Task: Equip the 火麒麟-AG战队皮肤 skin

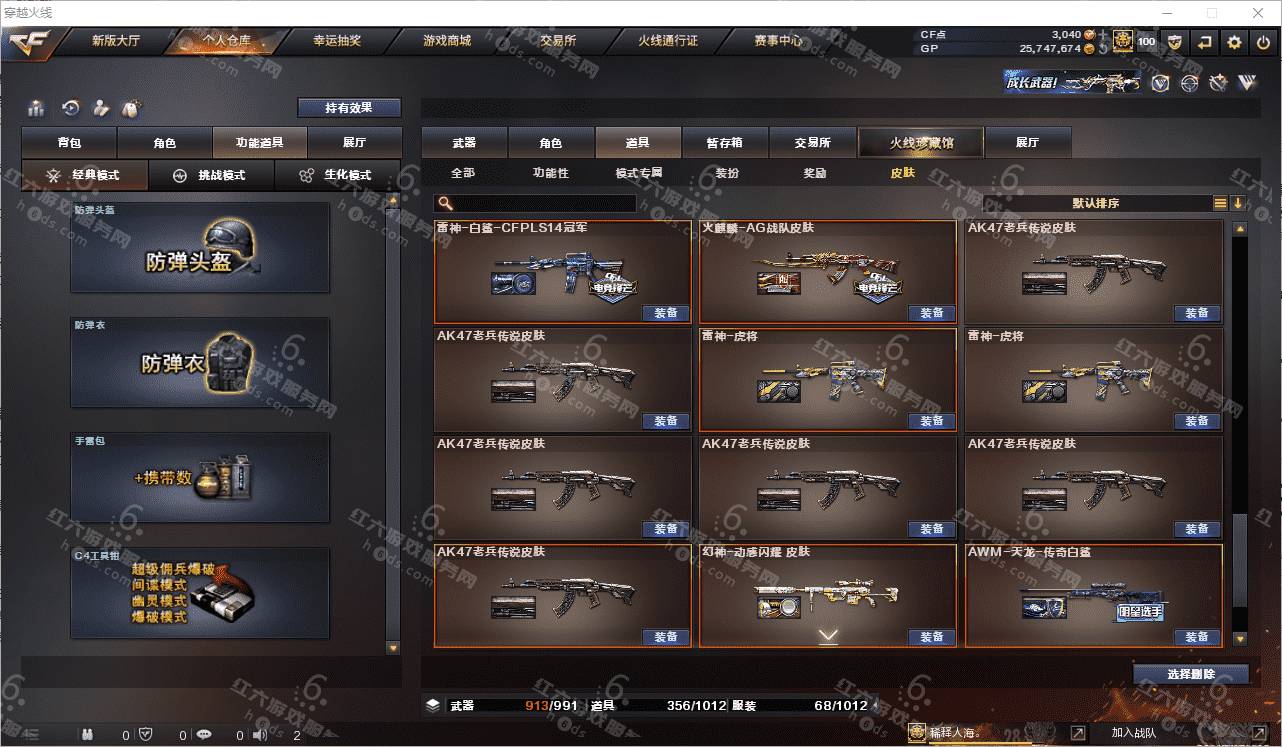Action: pos(931,313)
